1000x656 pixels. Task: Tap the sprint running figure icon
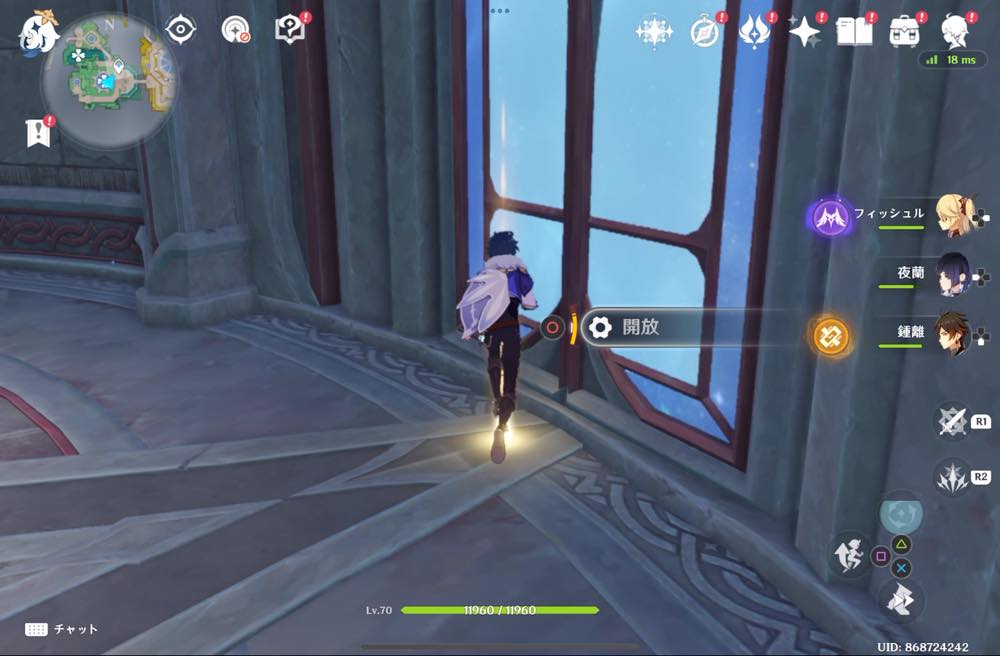tap(848, 553)
